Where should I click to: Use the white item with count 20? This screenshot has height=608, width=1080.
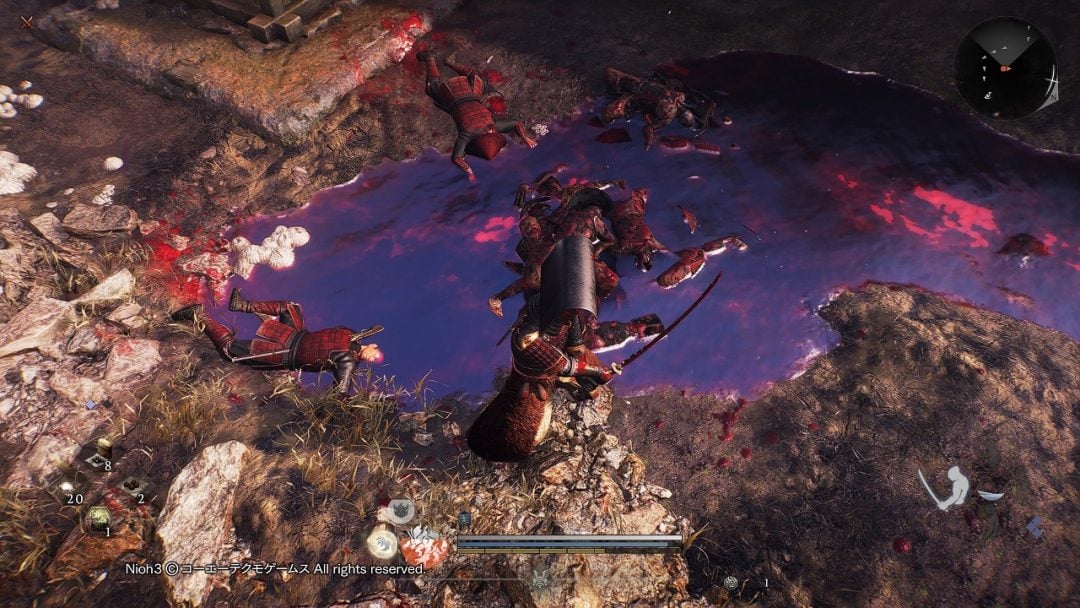[68, 487]
